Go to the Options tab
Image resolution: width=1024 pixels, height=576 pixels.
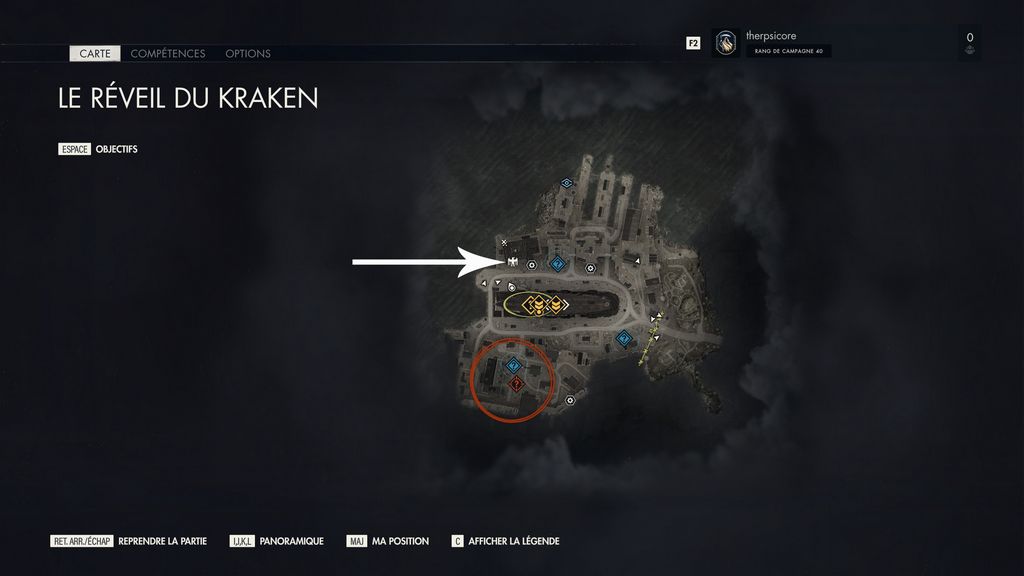[x=248, y=54]
